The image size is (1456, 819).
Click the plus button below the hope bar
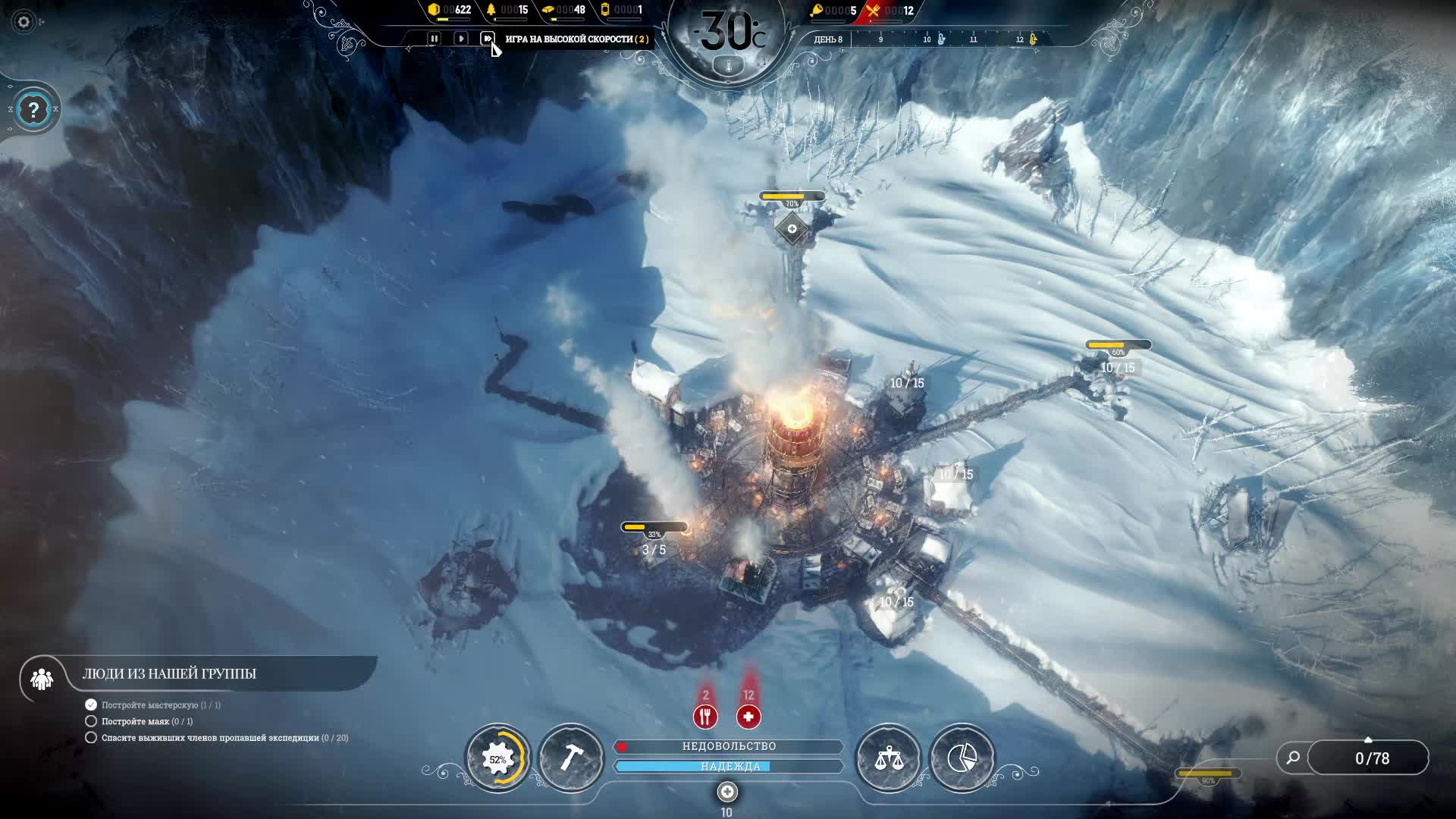[x=727, y=792]
